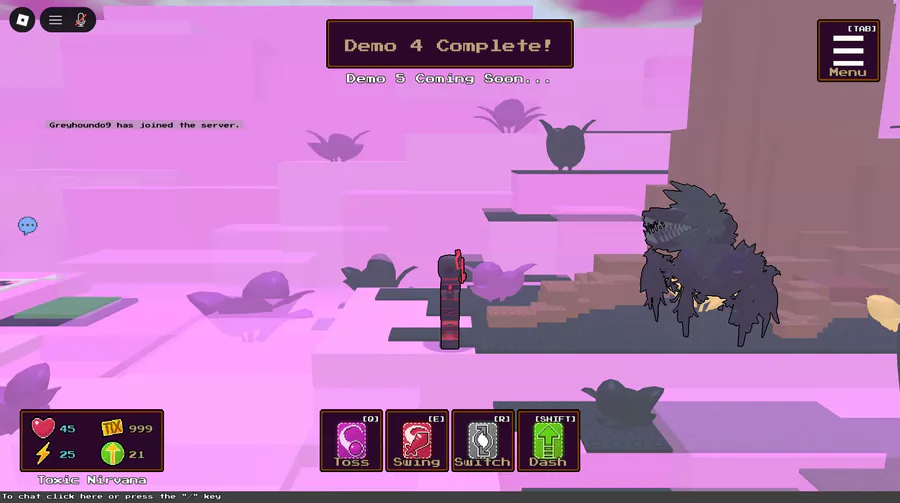Trigger the Dash ability
This screenshot has width=900, height=503.
pos(548,440)
